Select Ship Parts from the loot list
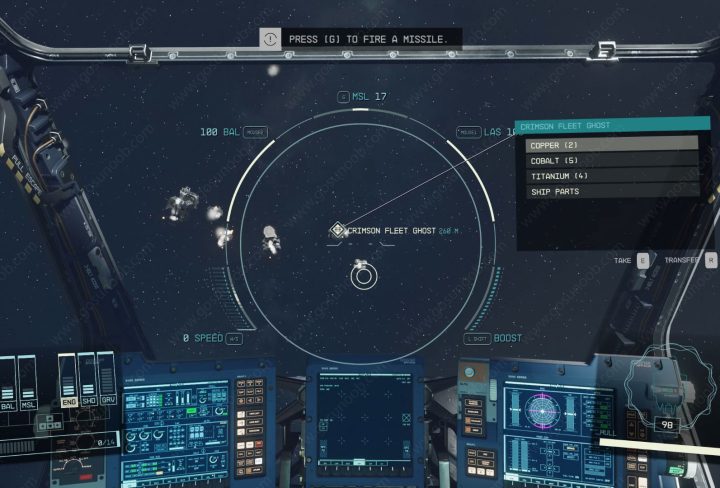This screenshot has height=488, width=720. click(x=611, y=191)
